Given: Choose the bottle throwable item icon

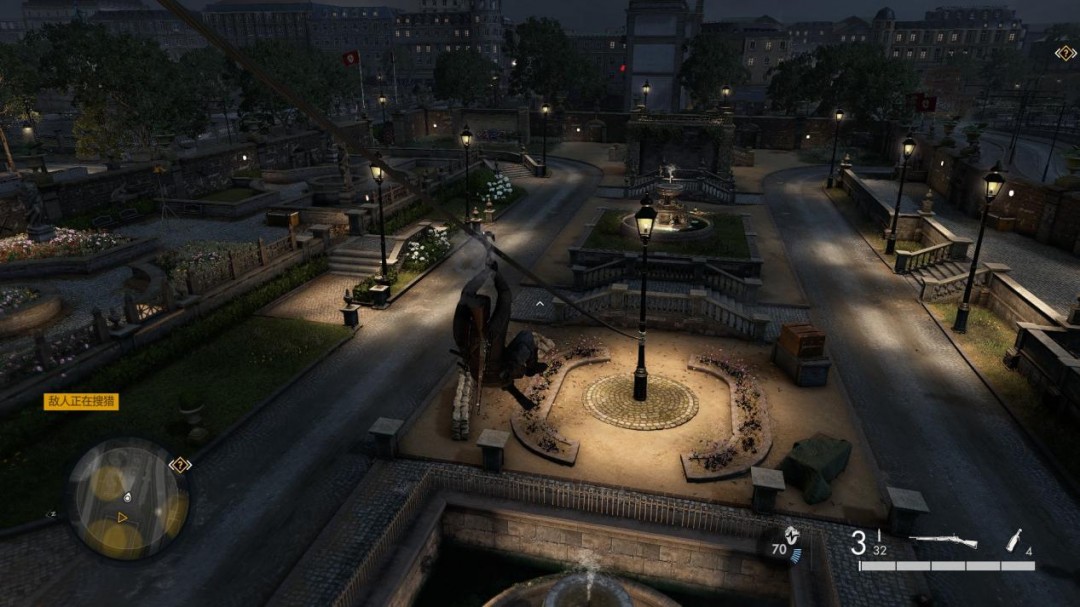Looking at the screenshot, I should click(1014, 540).
